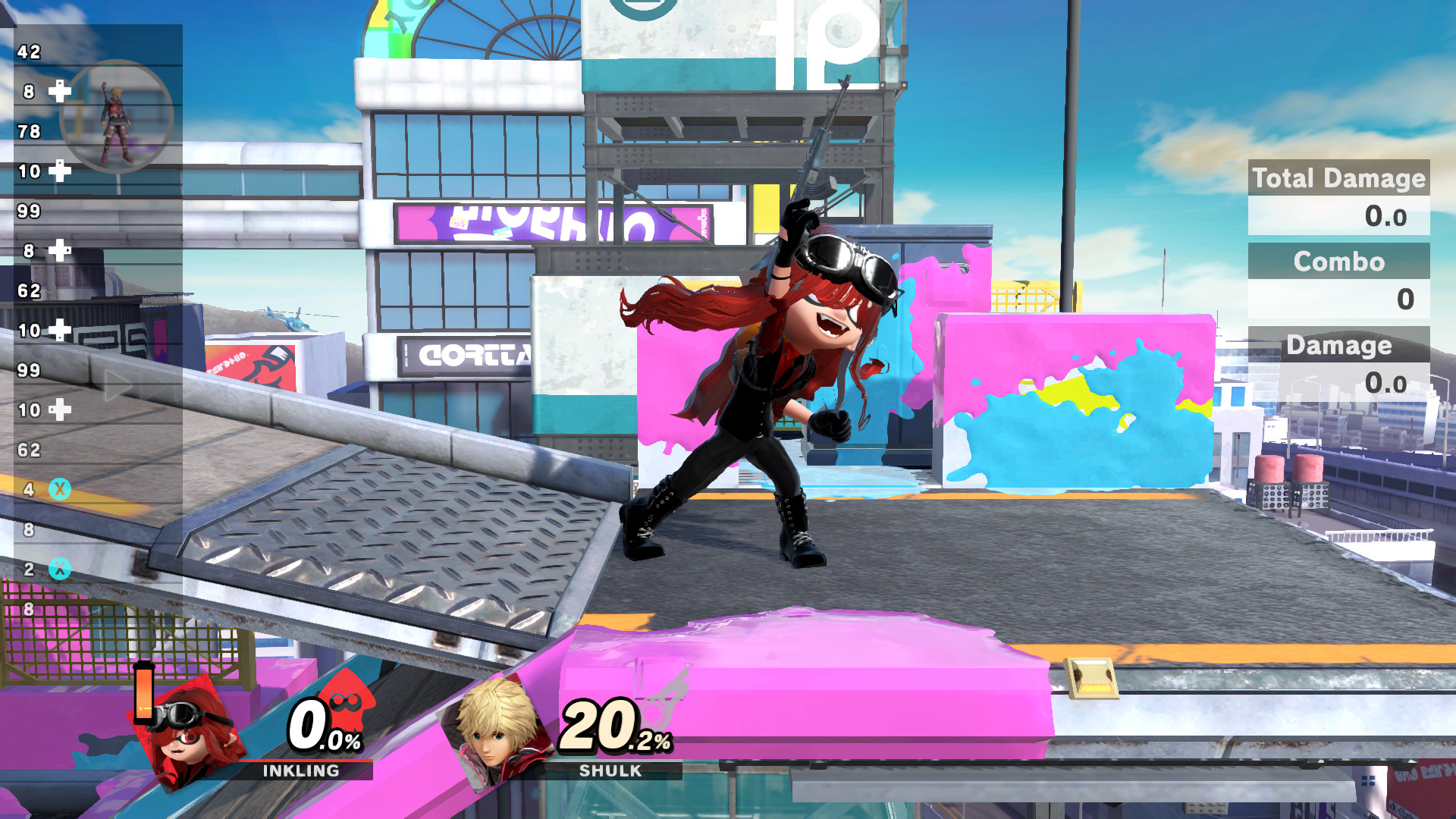Select the cyan X button icon beside frame 4
Viewport: 1456px width, 819px height.
(59, 488)
